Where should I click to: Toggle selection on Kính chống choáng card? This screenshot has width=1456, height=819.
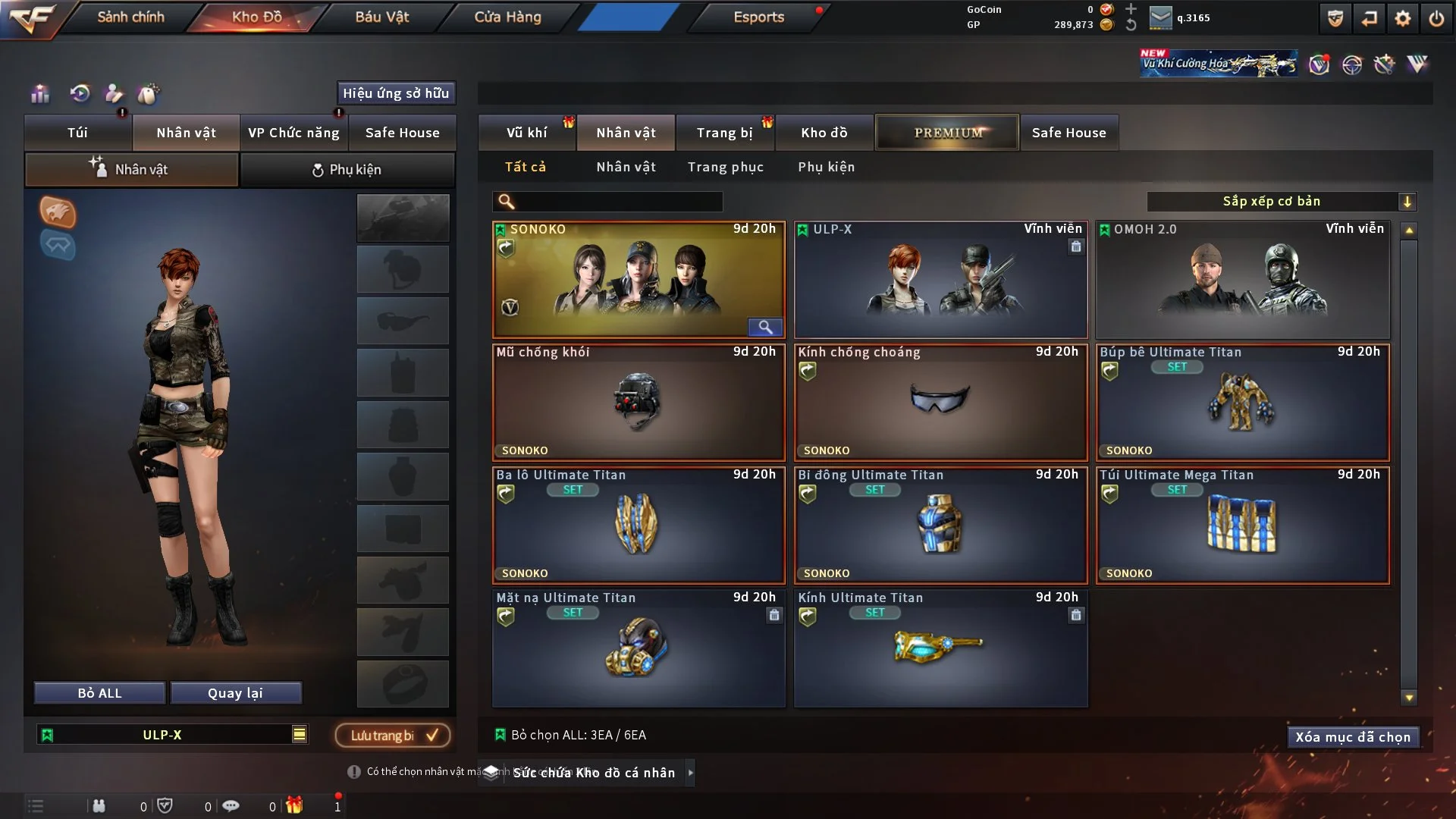click(940, 402)
